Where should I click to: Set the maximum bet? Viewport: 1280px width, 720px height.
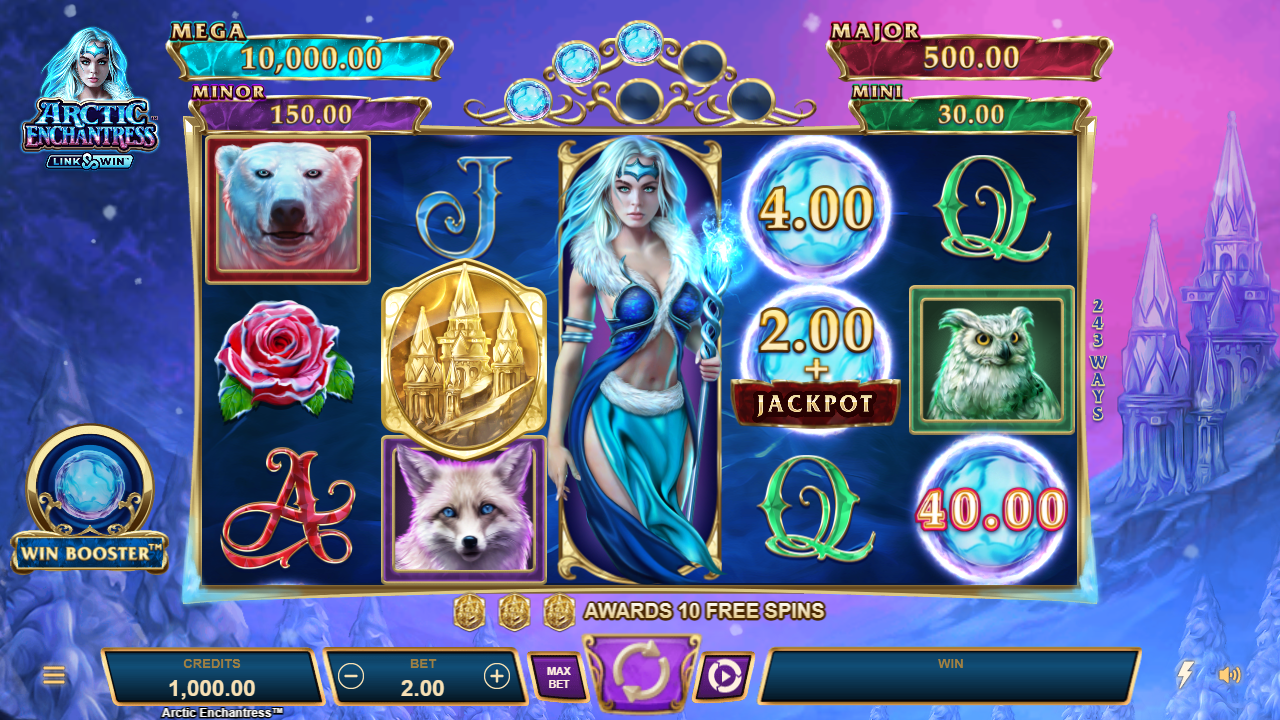pyautogui.click(x=558, y=678)
